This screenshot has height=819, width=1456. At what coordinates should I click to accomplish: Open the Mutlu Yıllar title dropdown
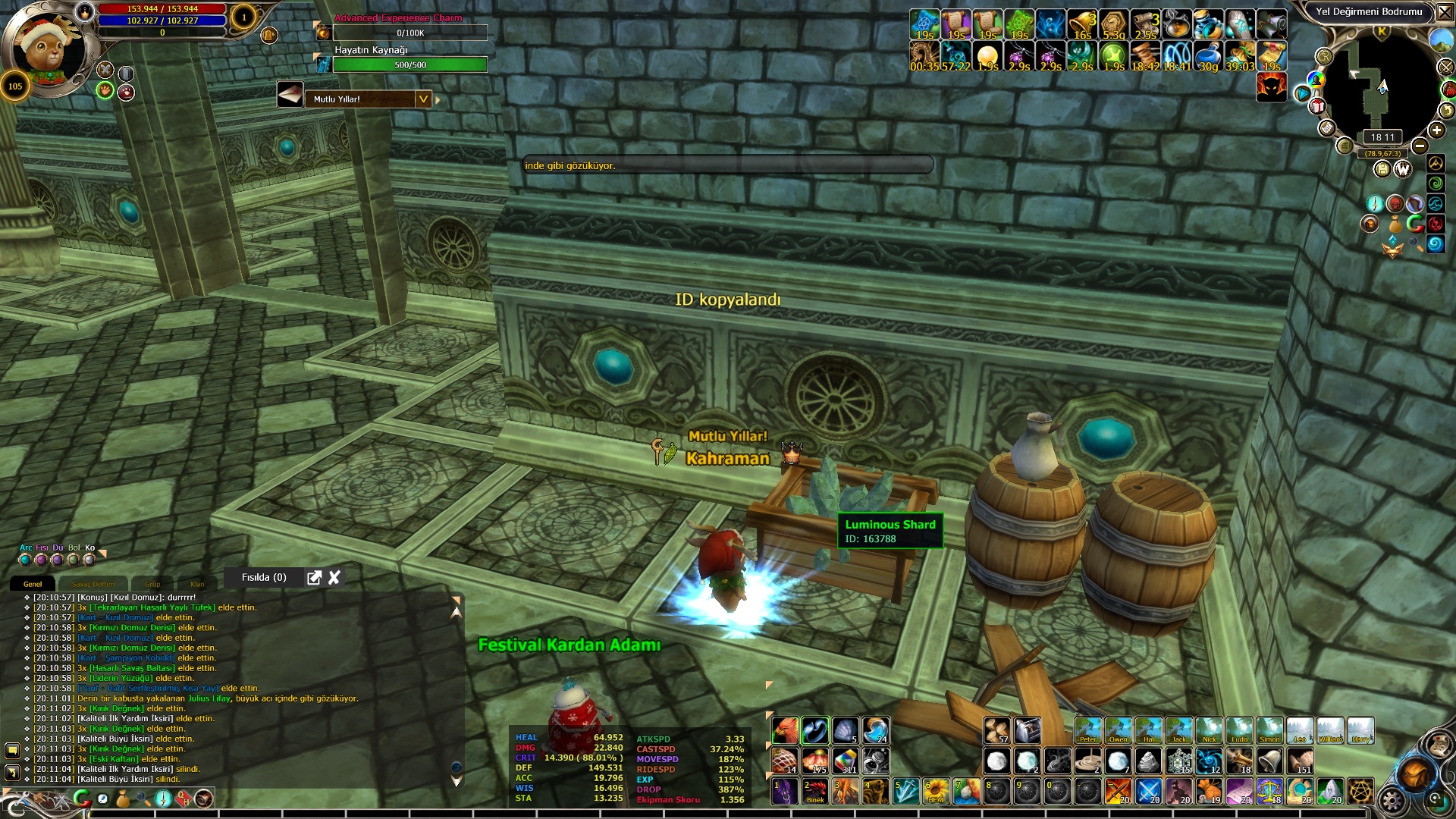pos(423,99)
